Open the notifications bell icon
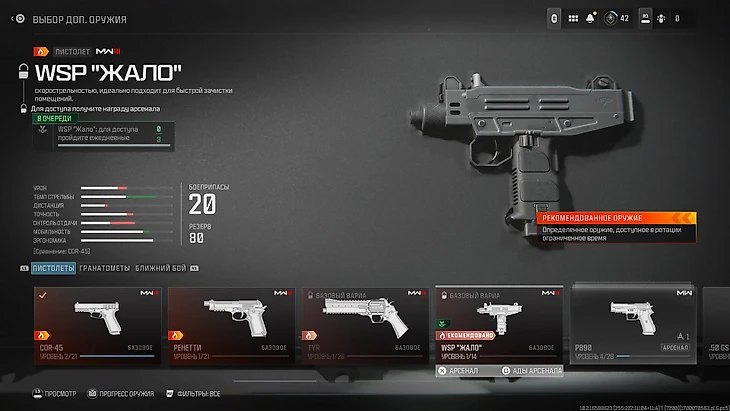Viewport: 730px width, 411px height. click(593, 18)
